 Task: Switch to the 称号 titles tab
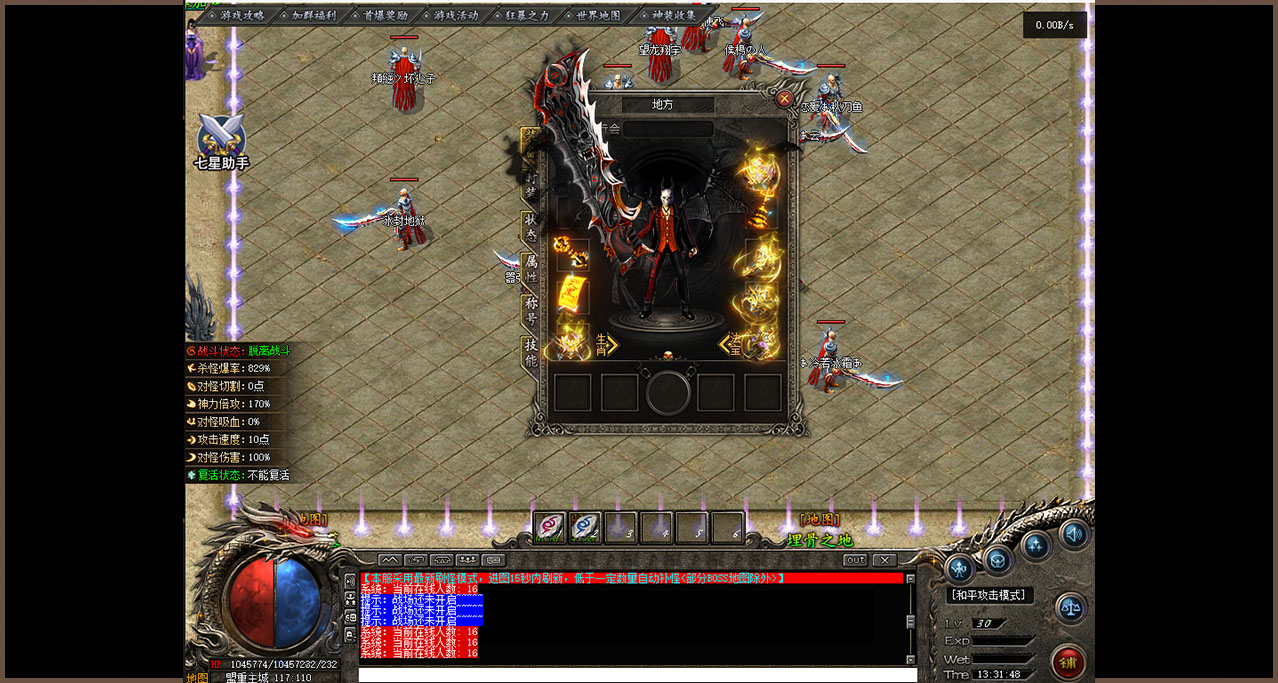point(531,309)
